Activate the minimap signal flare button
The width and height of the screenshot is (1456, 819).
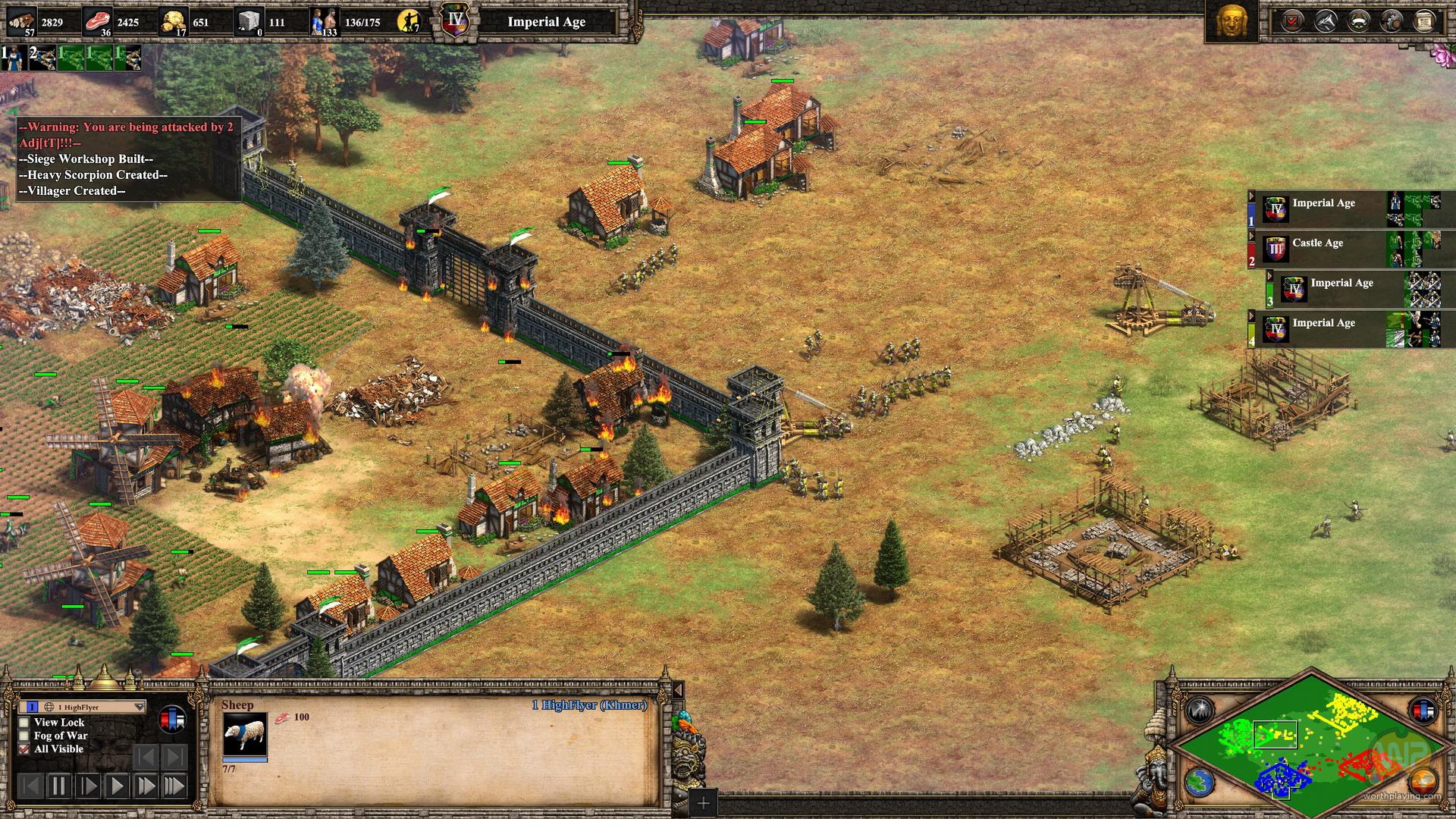coord(1199,711)
